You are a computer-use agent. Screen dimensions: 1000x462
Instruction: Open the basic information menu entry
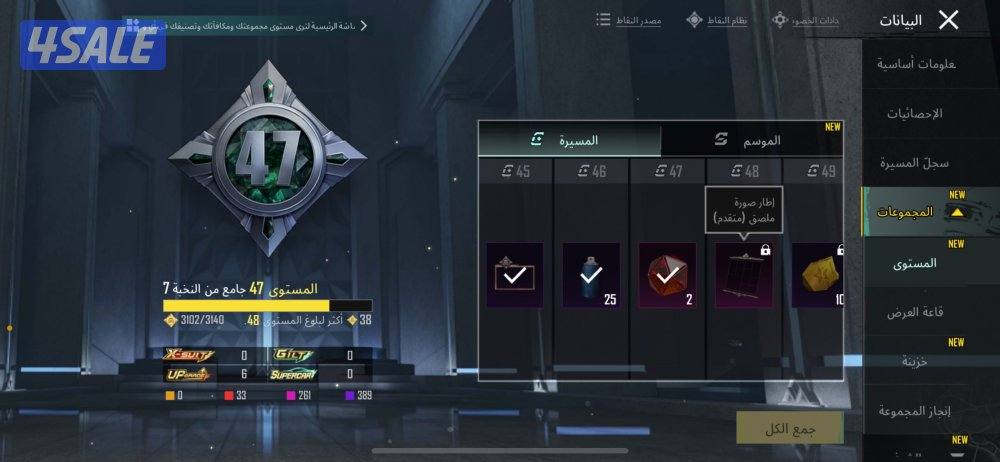coord(917,64)
